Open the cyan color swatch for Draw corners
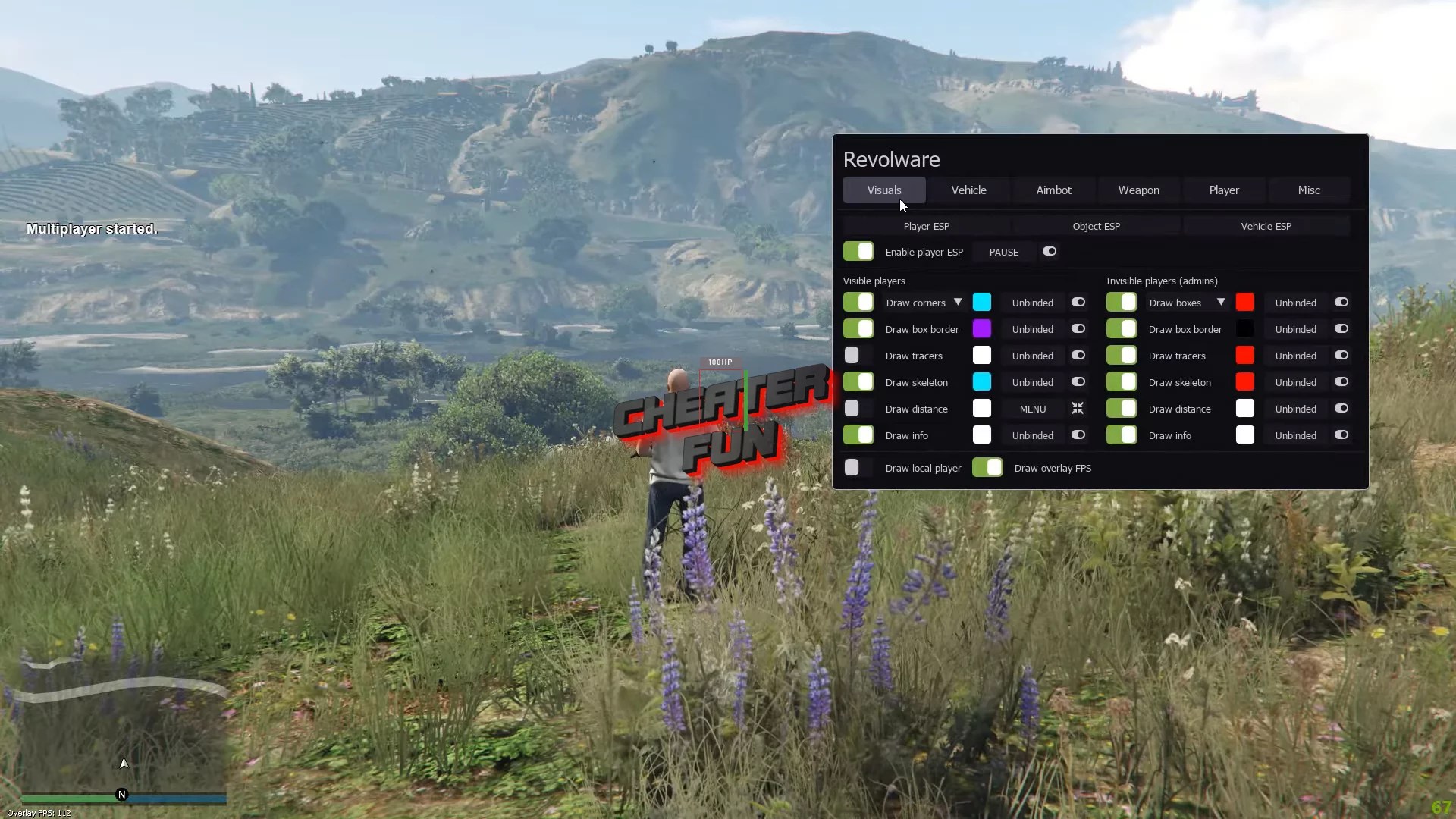Screen dimensions: 1456x819 [981, 302]
